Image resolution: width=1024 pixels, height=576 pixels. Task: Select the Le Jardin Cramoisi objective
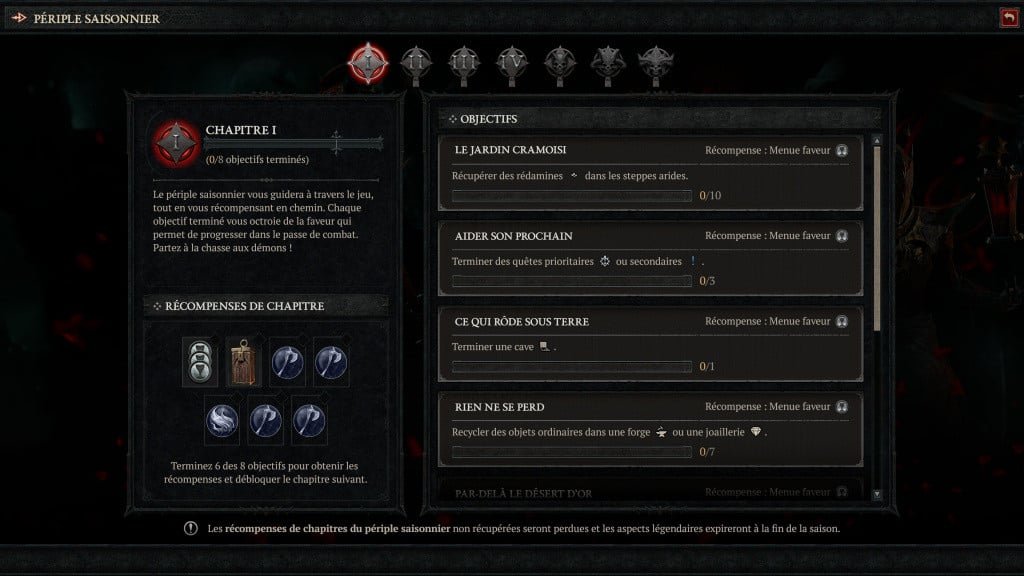pos(650,173)
